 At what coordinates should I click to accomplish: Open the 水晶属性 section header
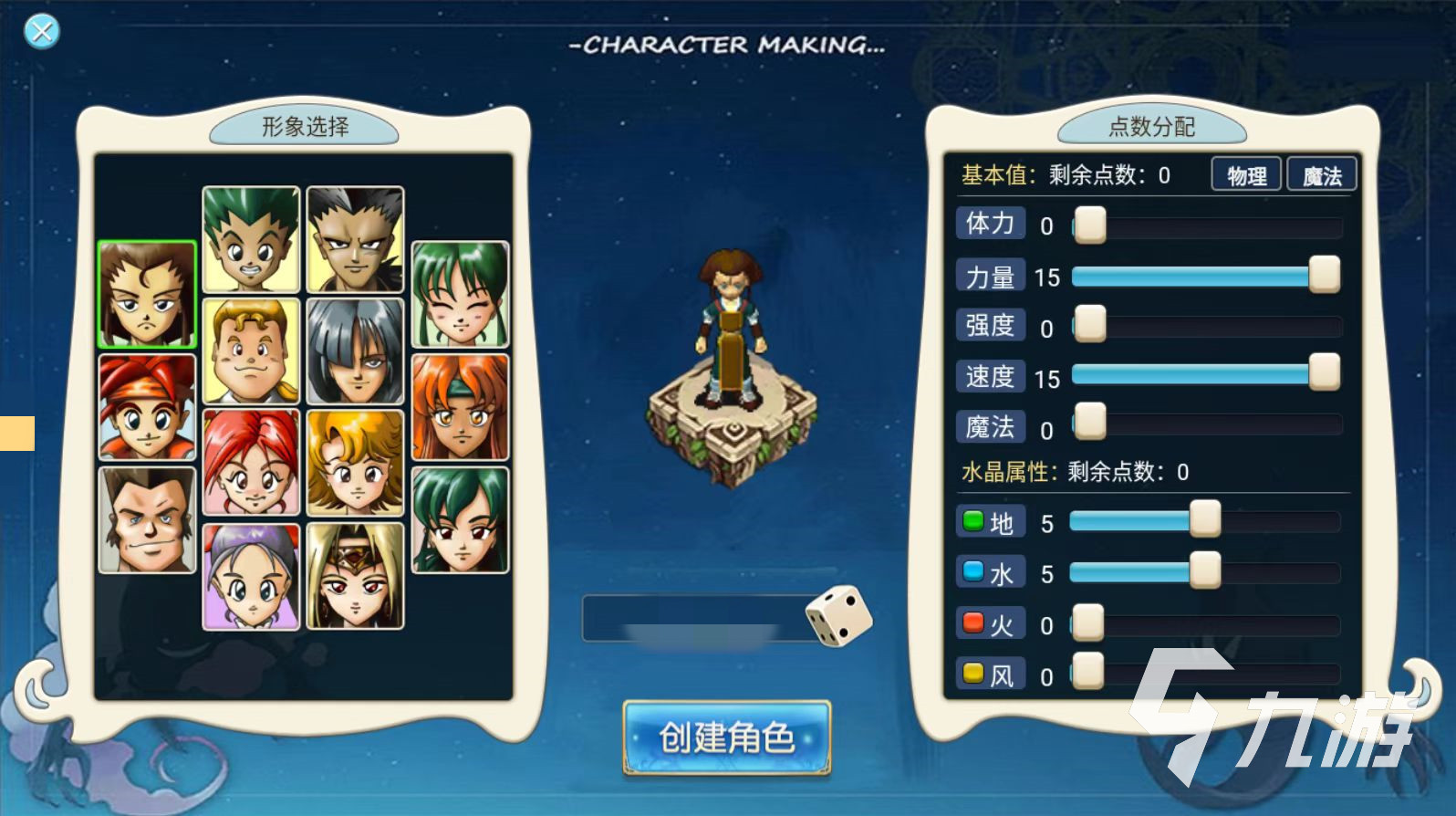tap(1008, 473)
